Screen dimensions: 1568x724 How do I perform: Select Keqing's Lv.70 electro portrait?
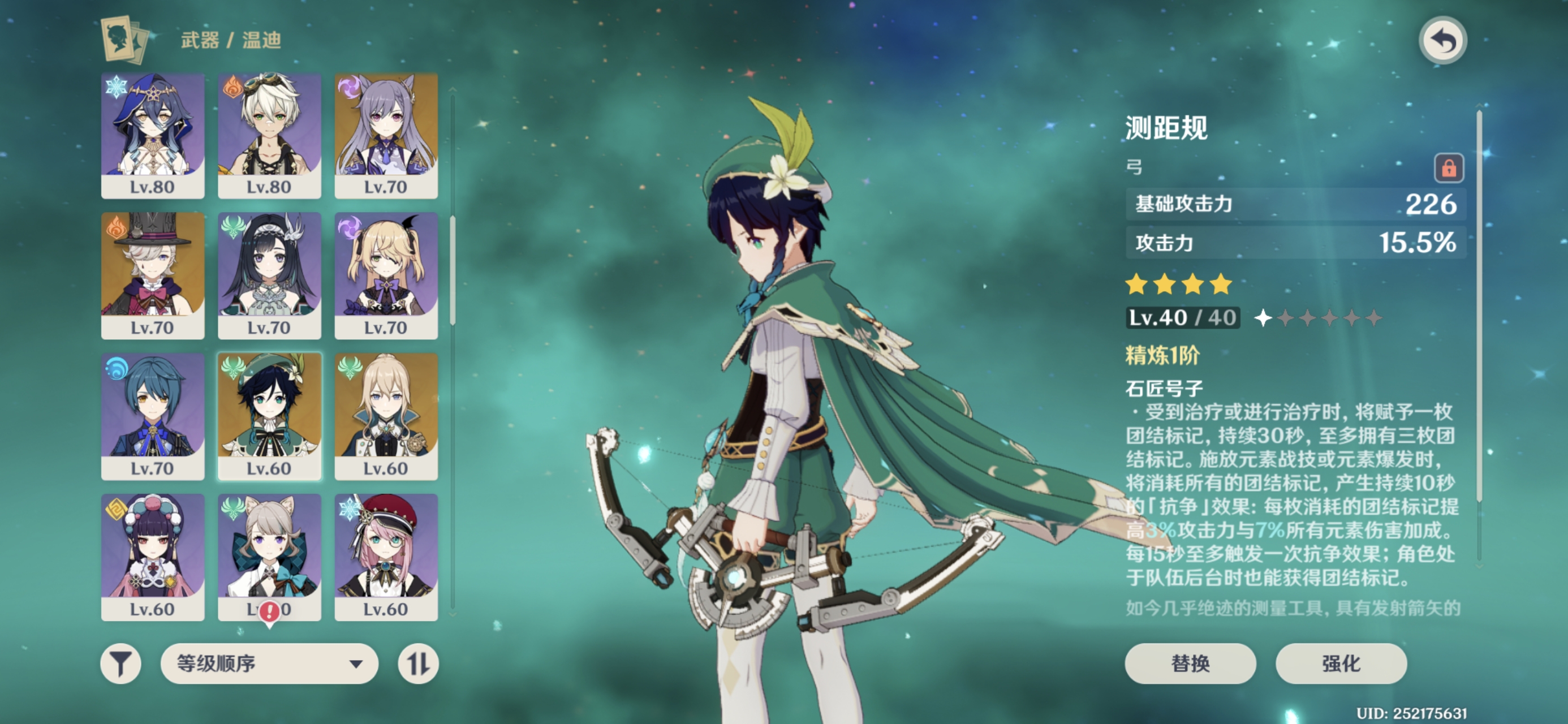[386, 135]
